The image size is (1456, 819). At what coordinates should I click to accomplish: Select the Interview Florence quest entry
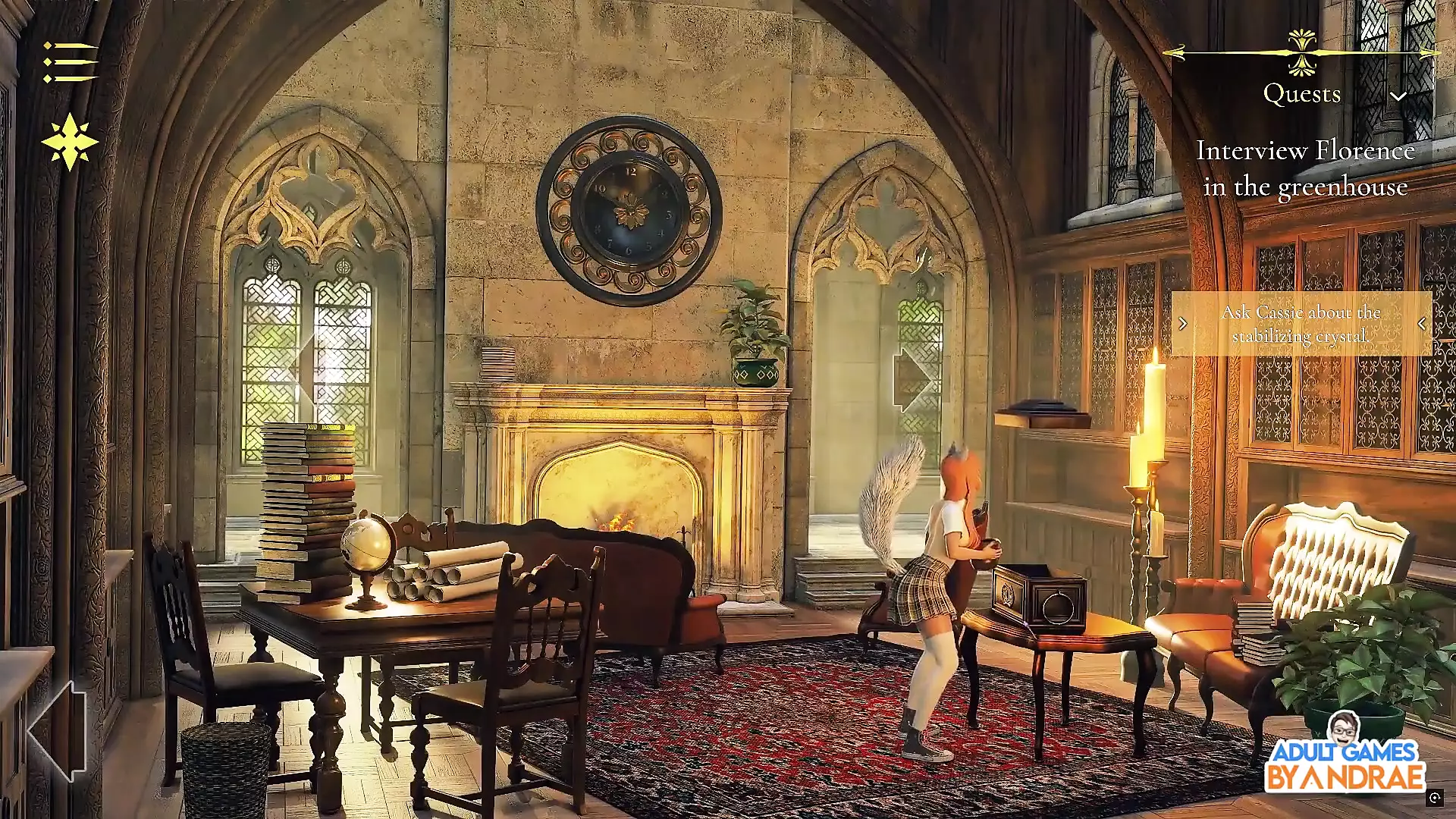point(1304,168)
